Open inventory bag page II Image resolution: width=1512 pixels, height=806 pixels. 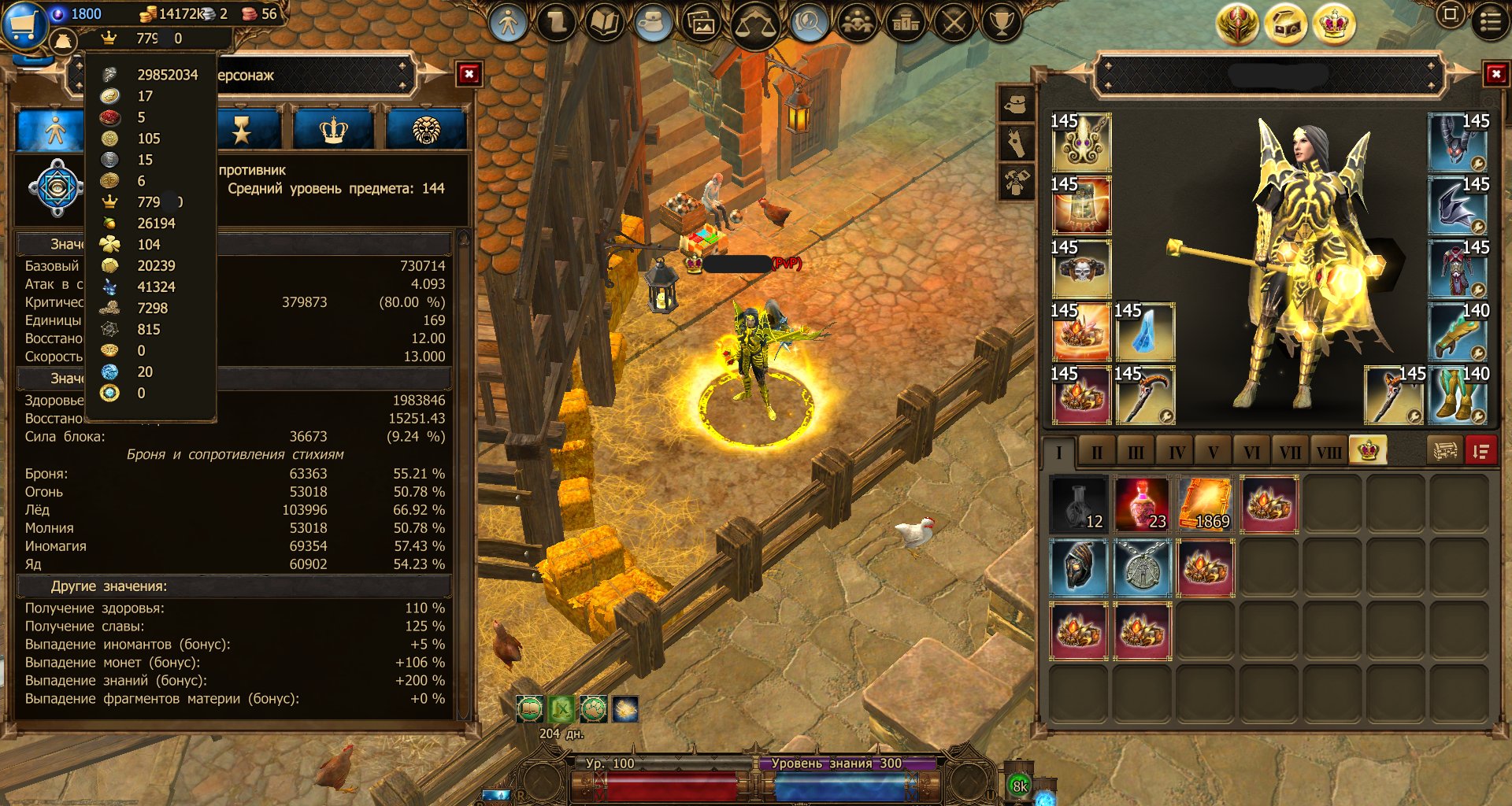point(1097,453)
